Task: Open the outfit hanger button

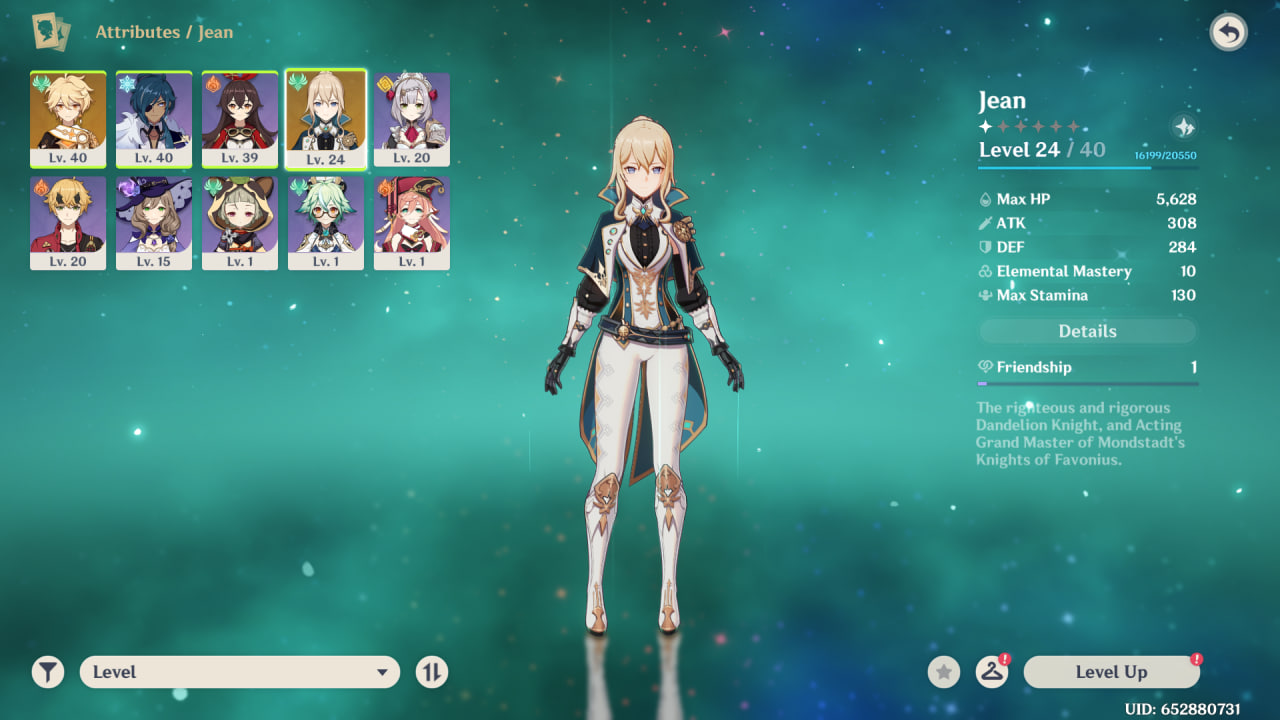Action: pos(991,672)
